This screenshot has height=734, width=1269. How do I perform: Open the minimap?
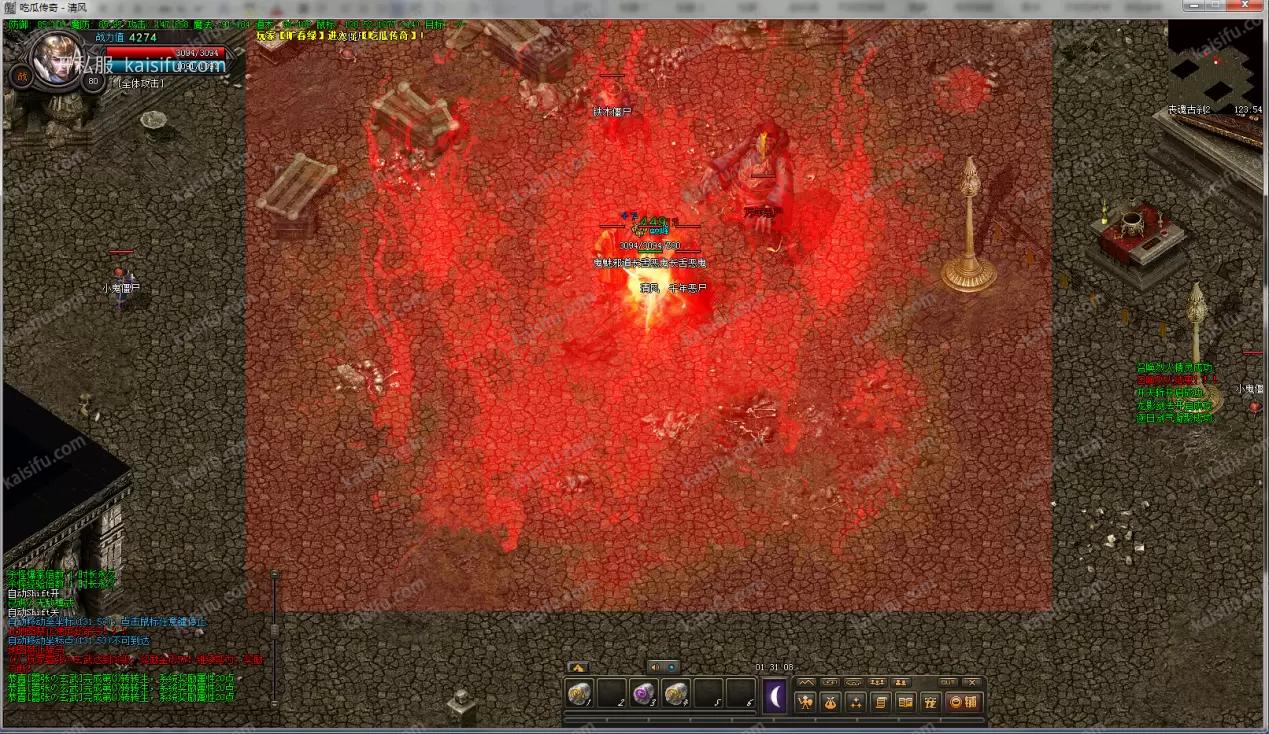point(1214,66)
